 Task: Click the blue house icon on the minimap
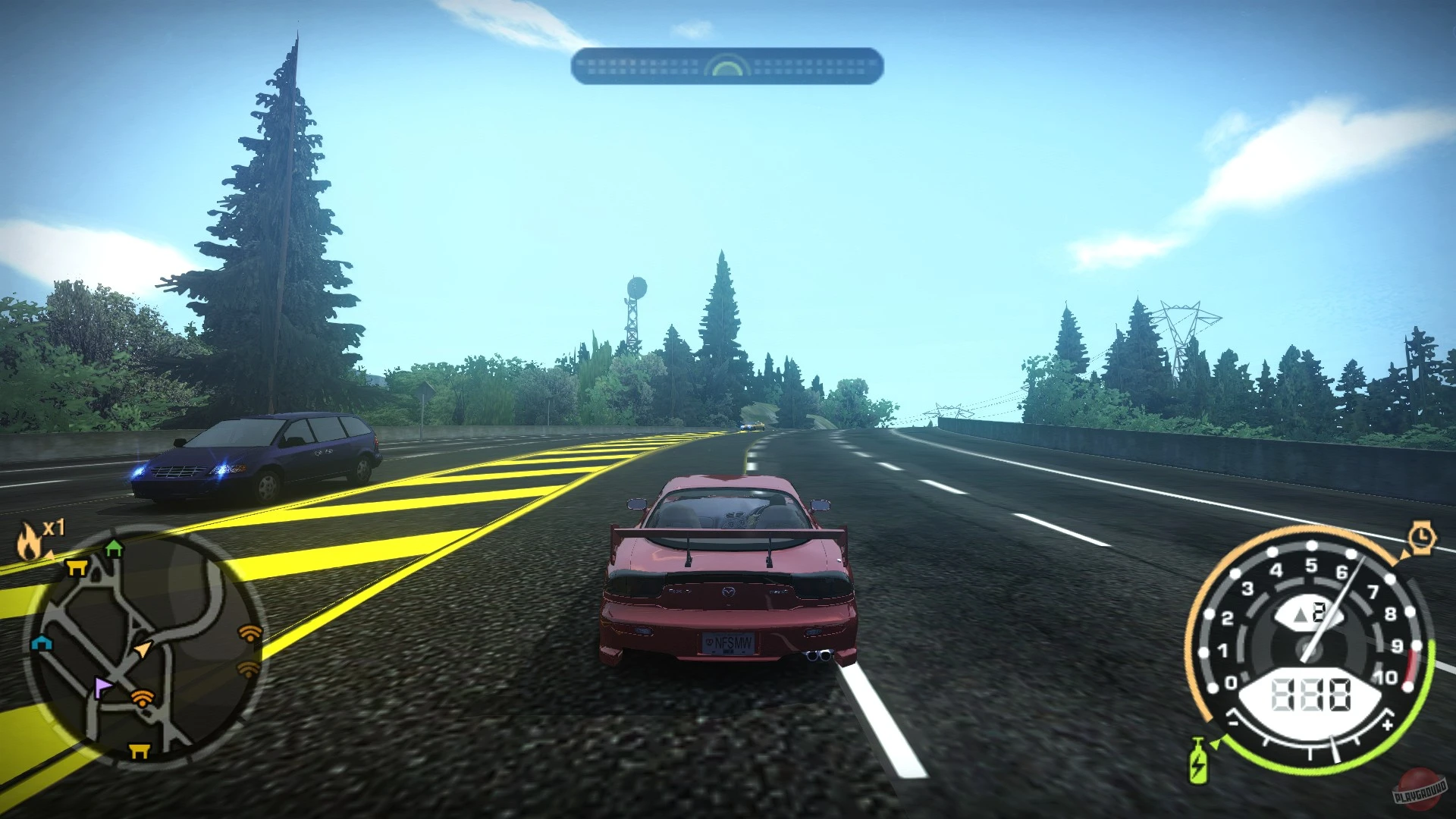pos(42,645)
